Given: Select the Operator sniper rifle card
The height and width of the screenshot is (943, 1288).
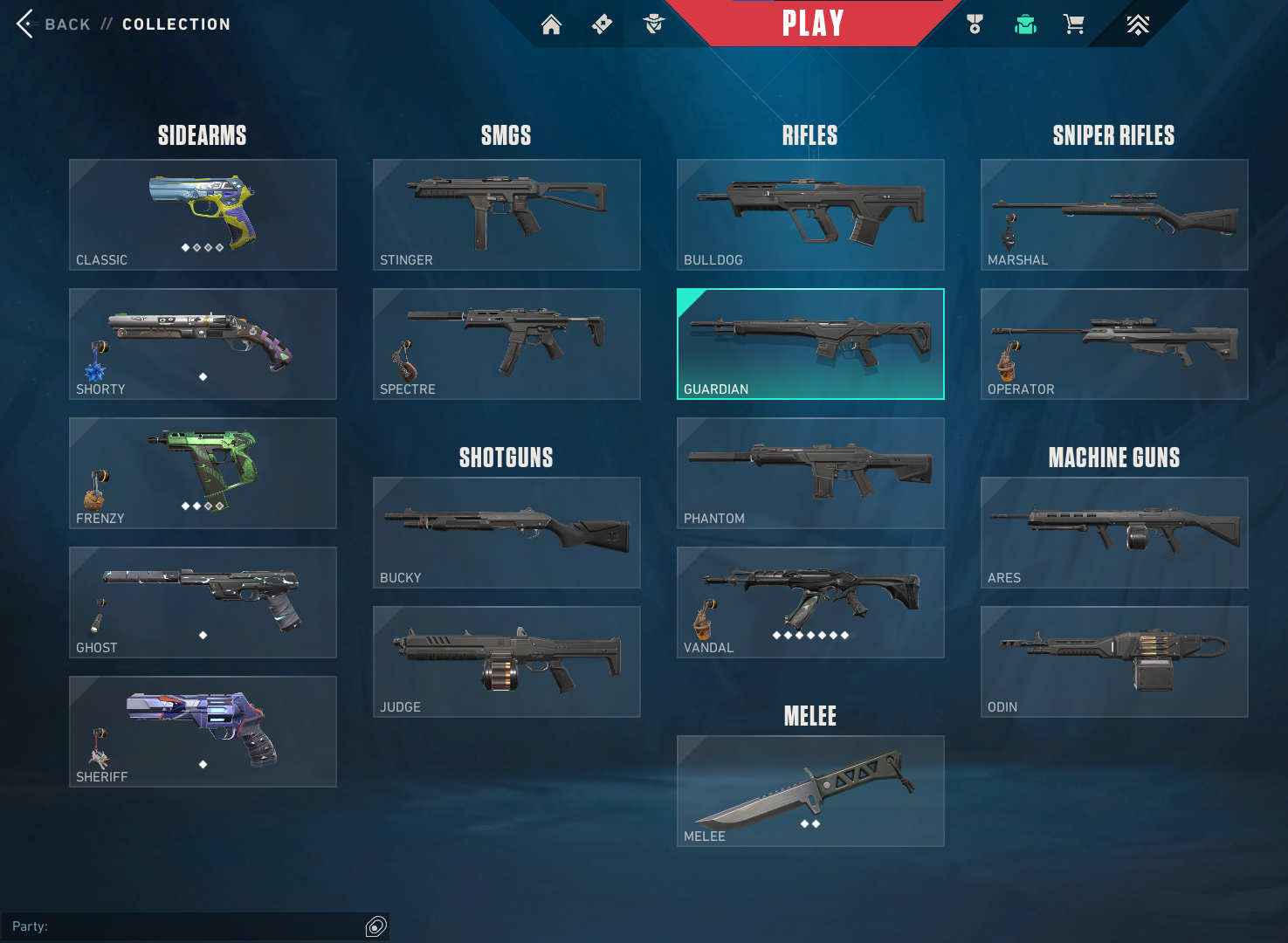Looking at the screenshot, I should tap(1113, 344).
